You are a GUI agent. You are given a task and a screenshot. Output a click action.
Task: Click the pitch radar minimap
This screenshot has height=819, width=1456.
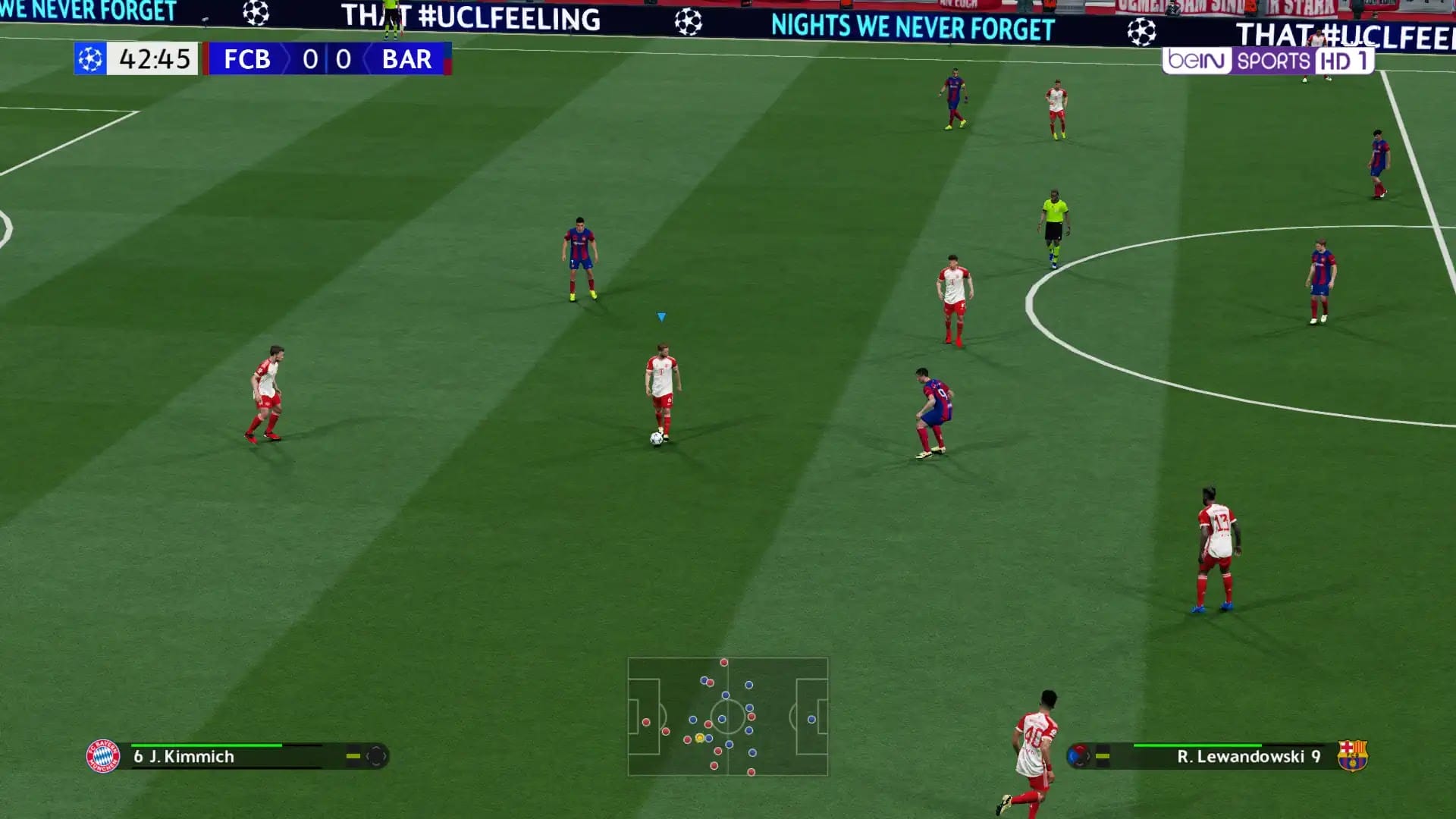727,717
